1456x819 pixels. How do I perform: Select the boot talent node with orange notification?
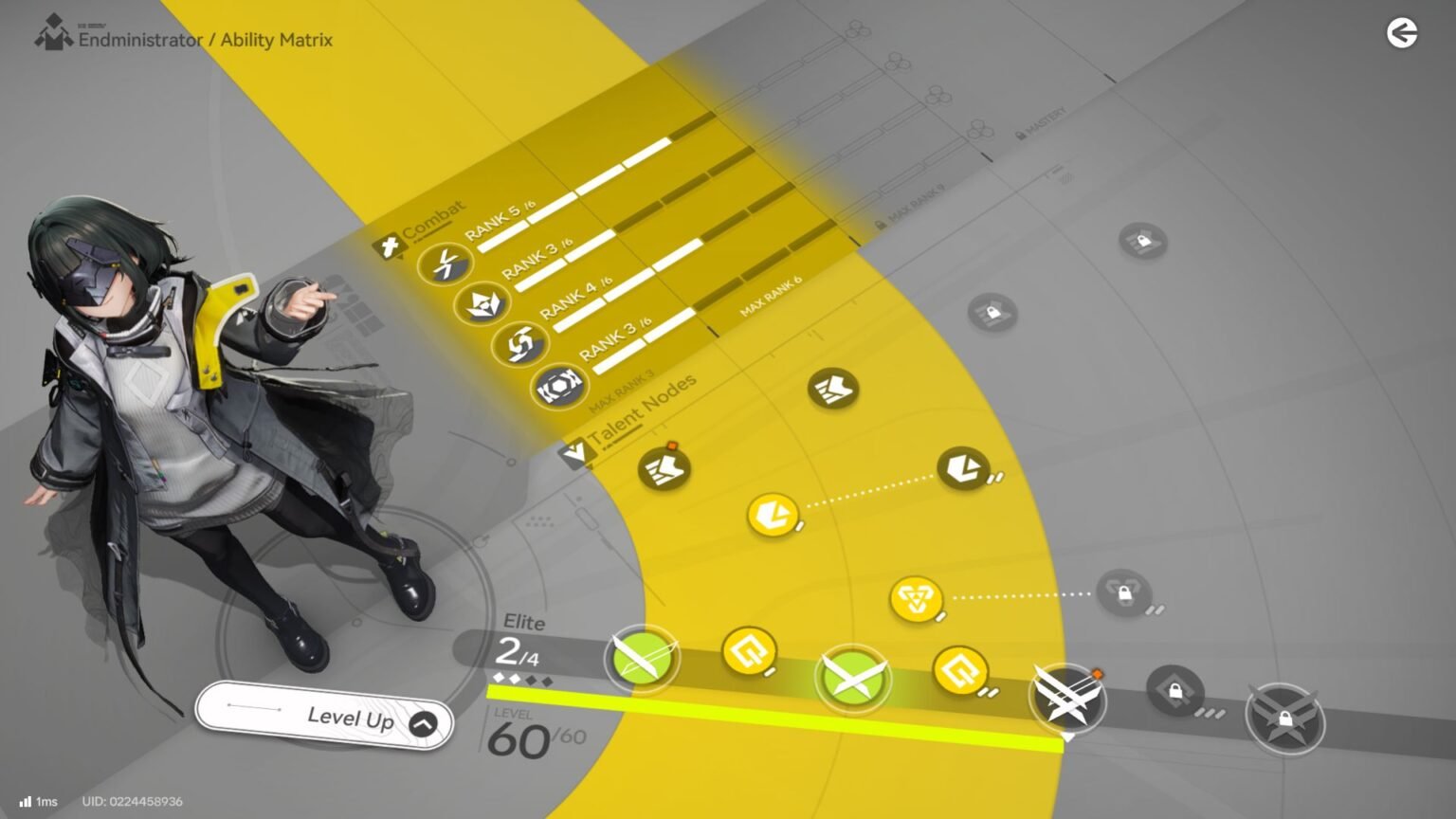coord(664,468)
